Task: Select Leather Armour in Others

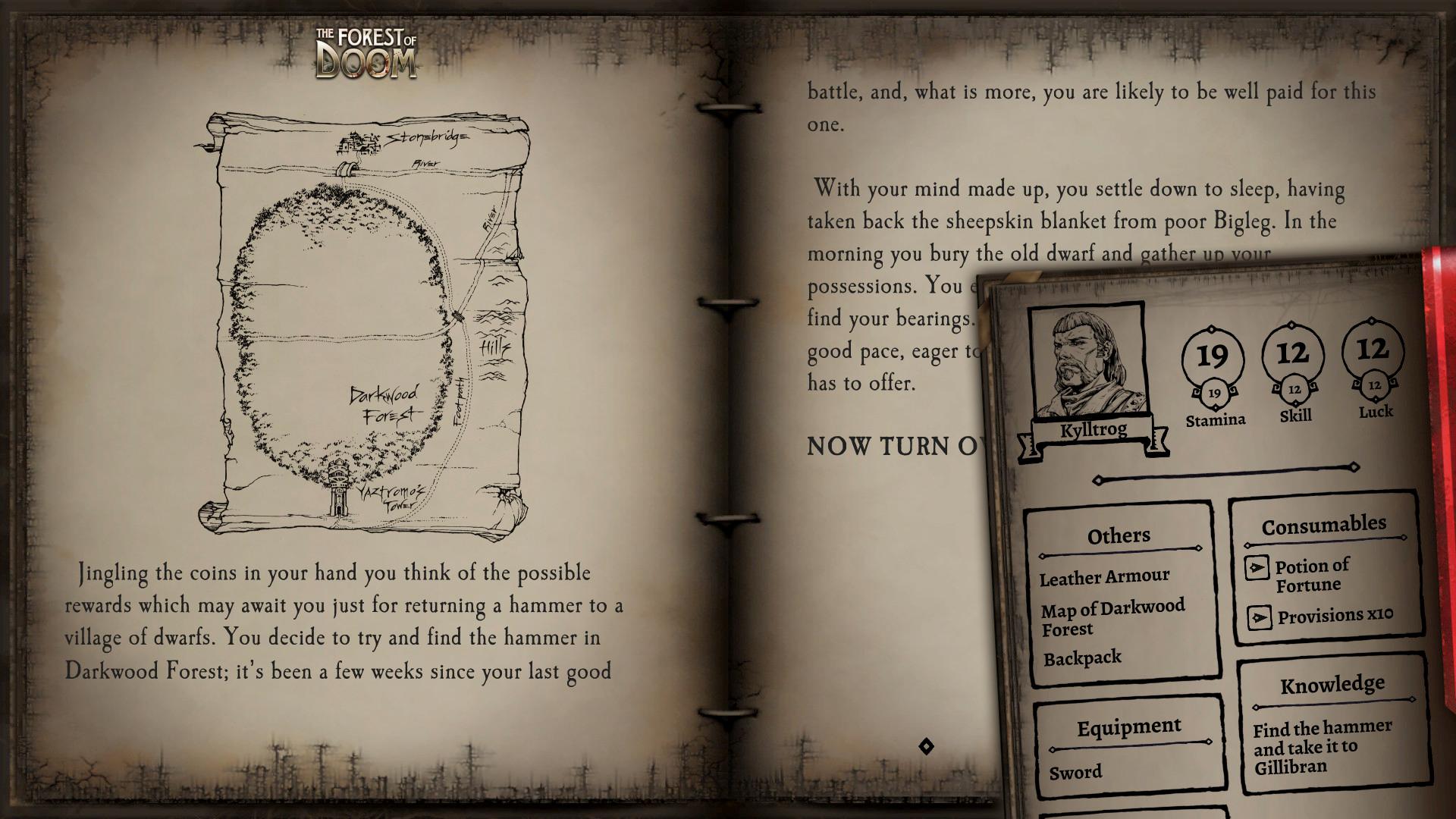Action: (1106, 576)
